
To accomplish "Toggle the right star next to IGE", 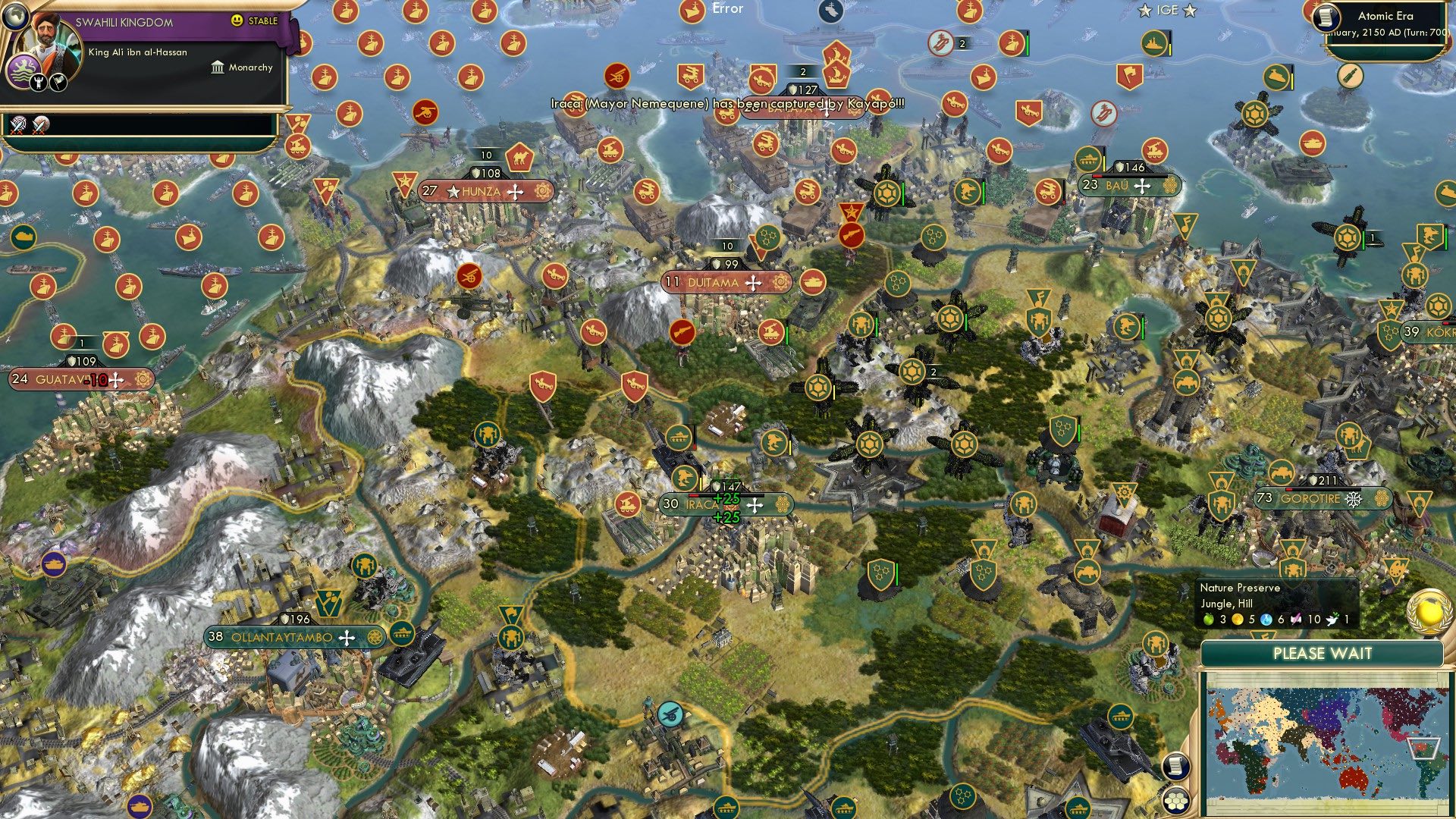I will [x=1190, y=11].
